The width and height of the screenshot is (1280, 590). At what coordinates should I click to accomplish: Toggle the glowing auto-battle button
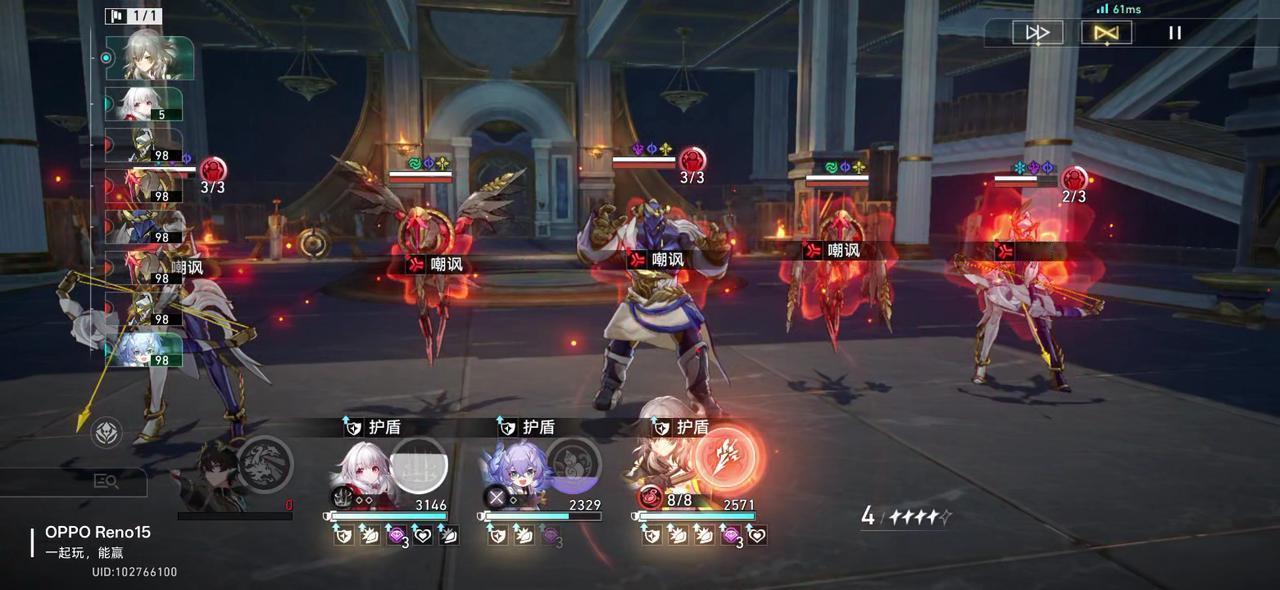(1106, 33)
